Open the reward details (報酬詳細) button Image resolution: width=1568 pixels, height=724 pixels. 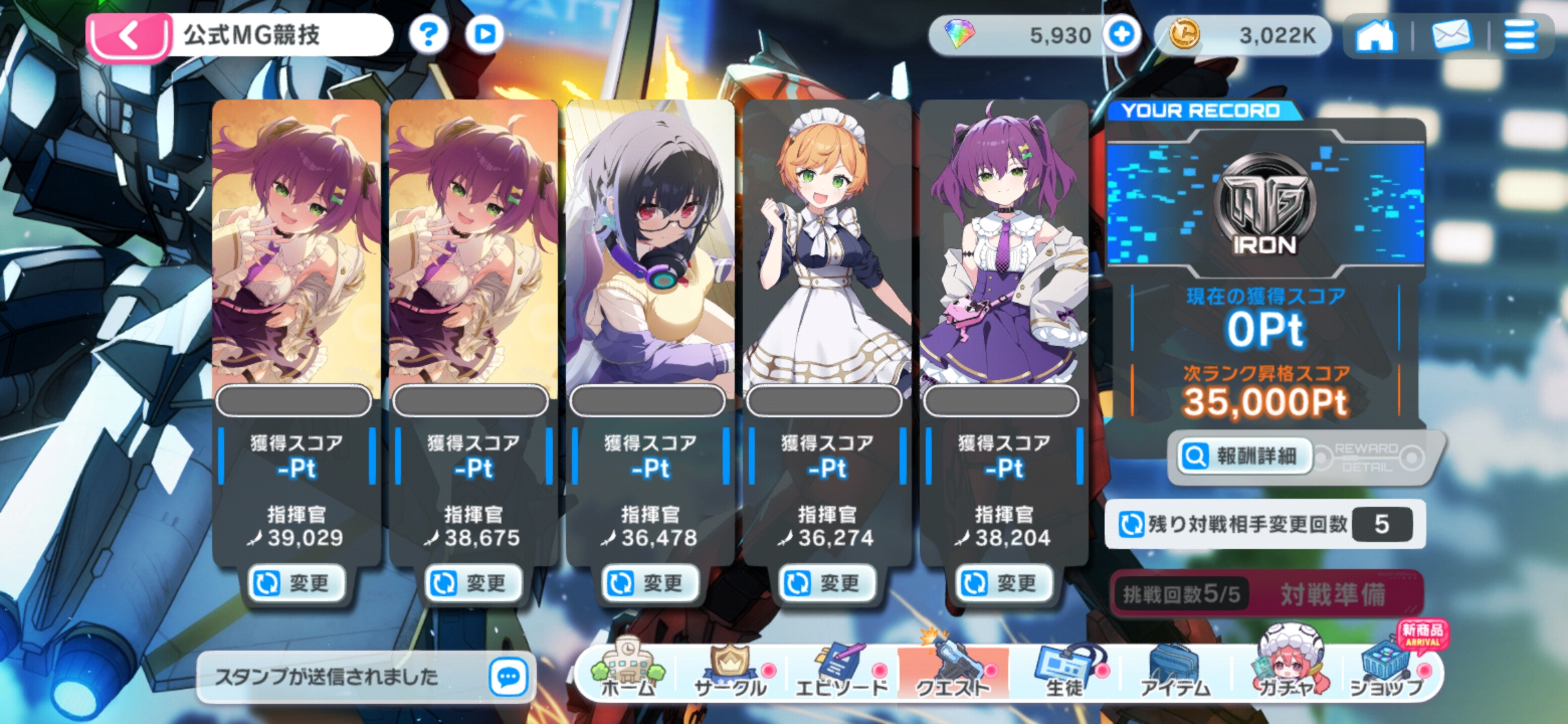point(1244,457)
